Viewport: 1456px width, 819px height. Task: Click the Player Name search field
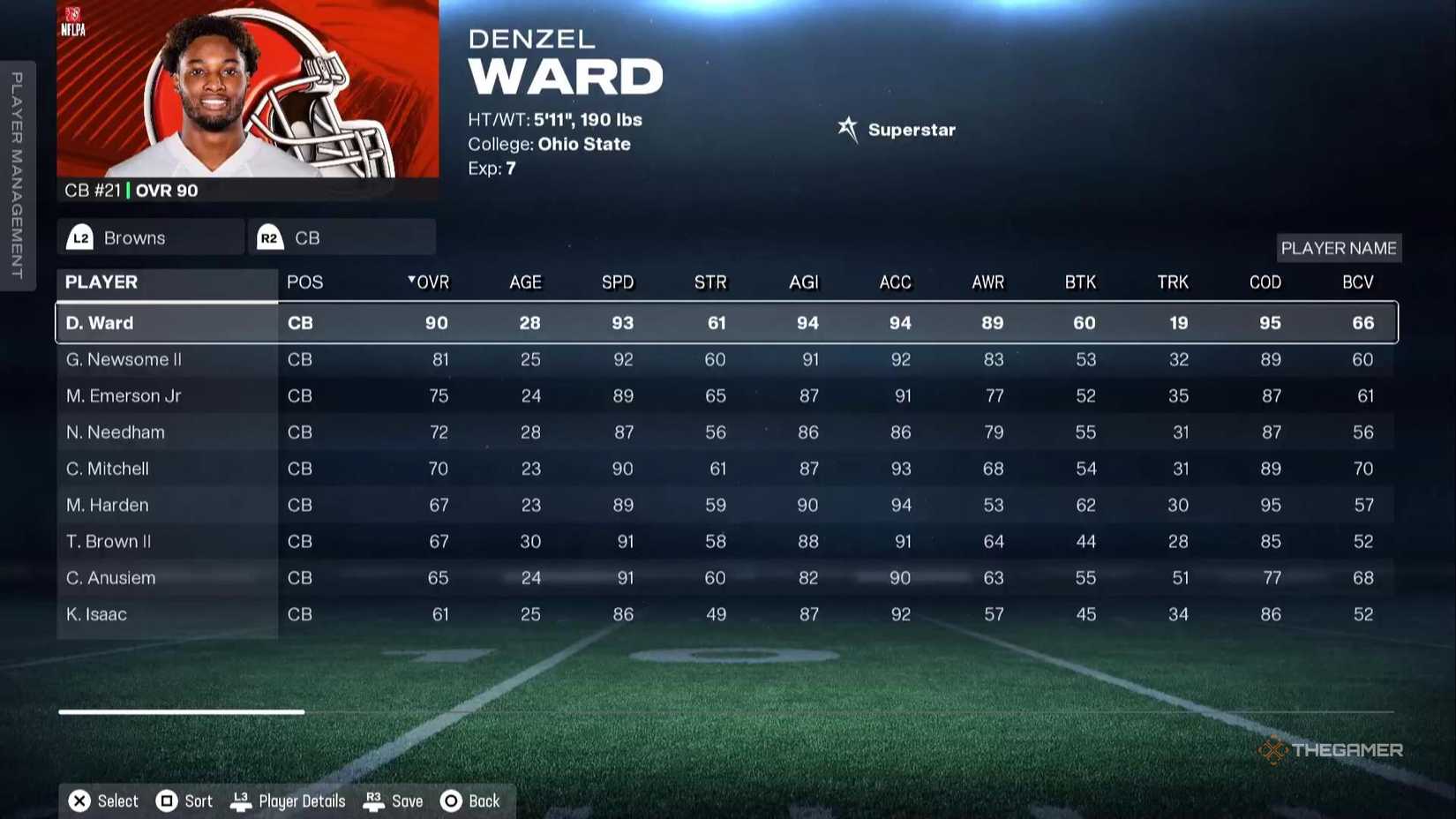tap(1339, 248)
